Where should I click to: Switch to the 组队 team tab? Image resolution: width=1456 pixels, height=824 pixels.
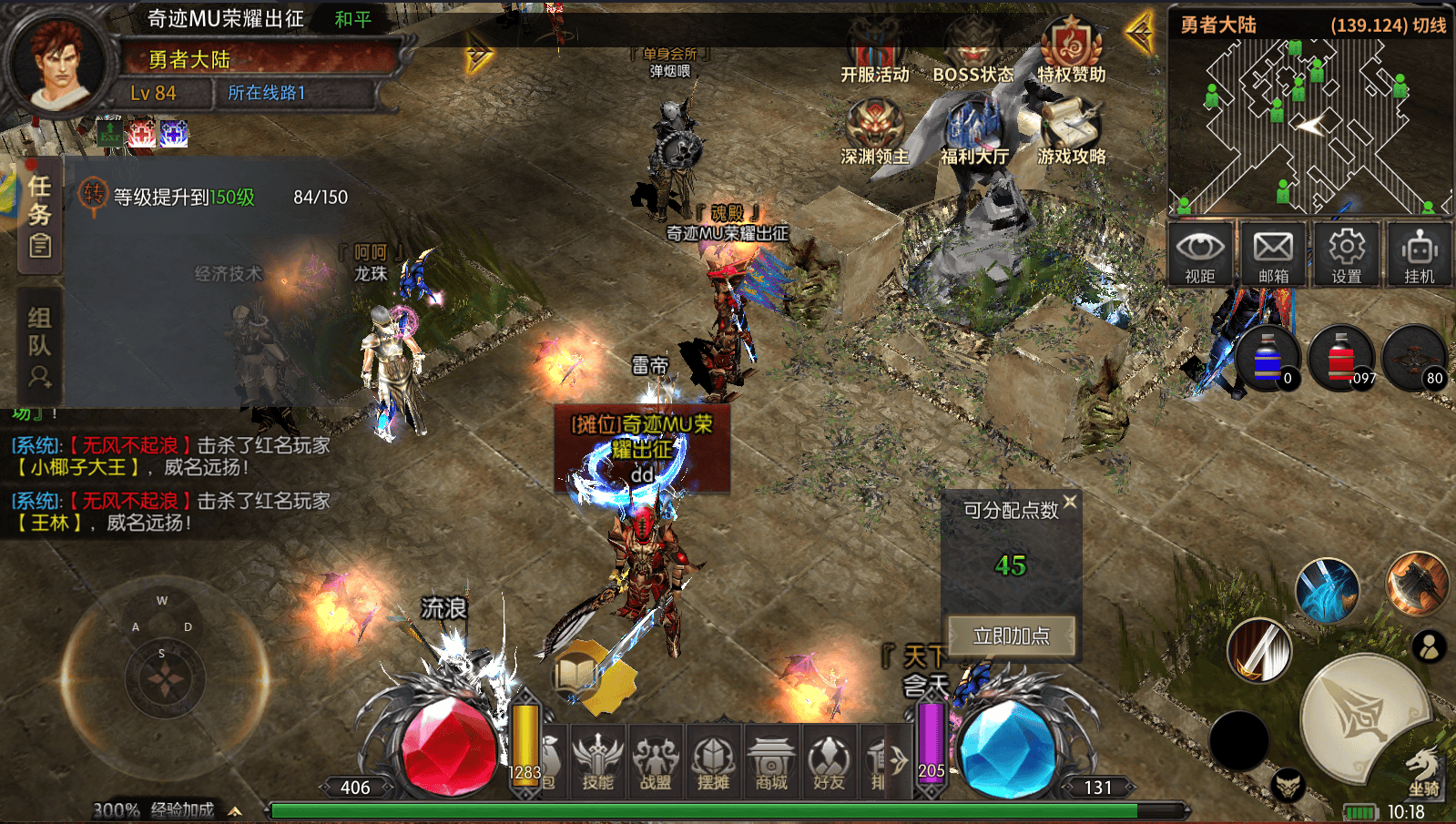(x=40, y=346)
